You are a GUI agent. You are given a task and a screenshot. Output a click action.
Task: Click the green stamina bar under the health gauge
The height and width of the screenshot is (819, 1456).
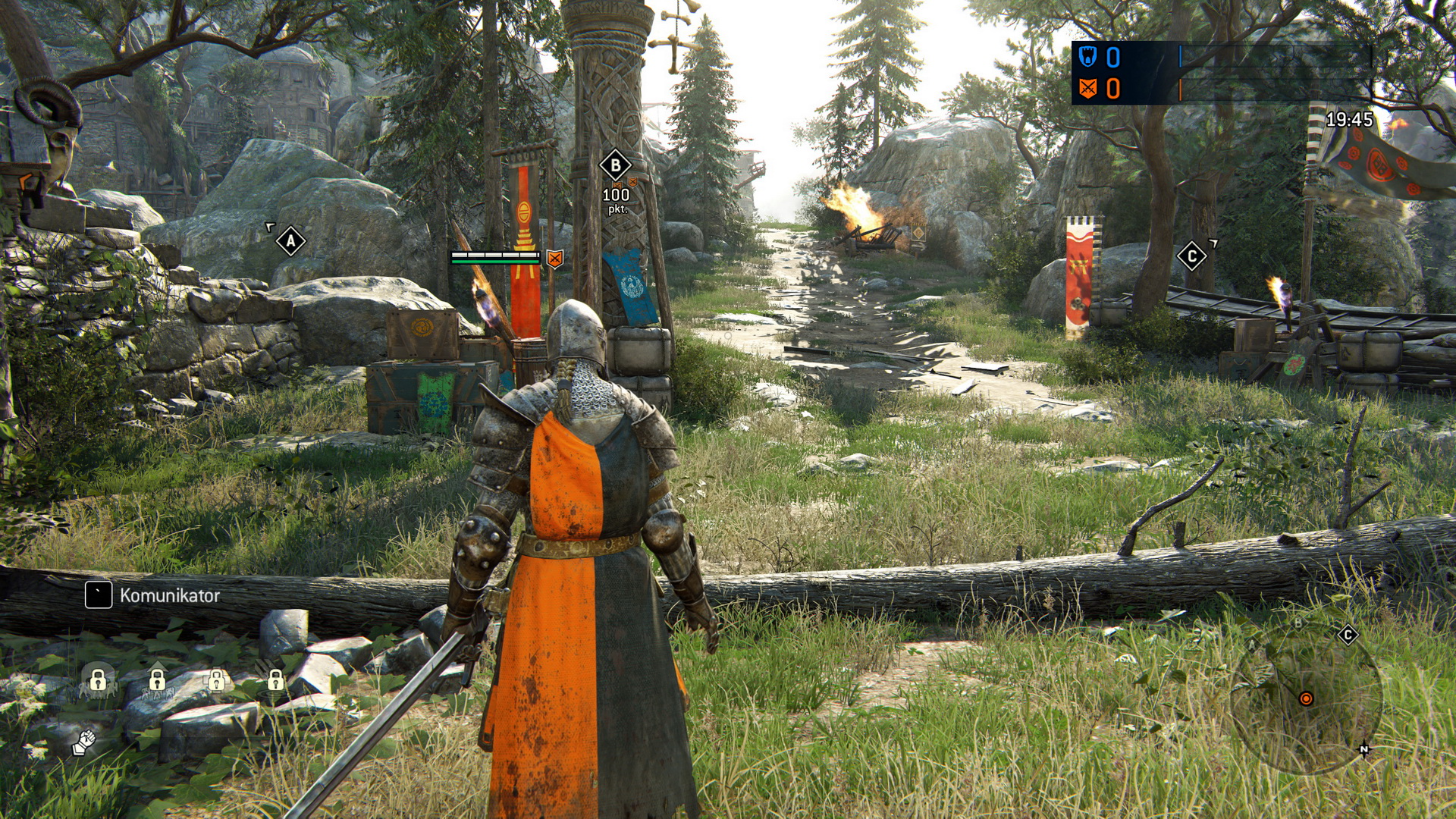pos(496,262)
